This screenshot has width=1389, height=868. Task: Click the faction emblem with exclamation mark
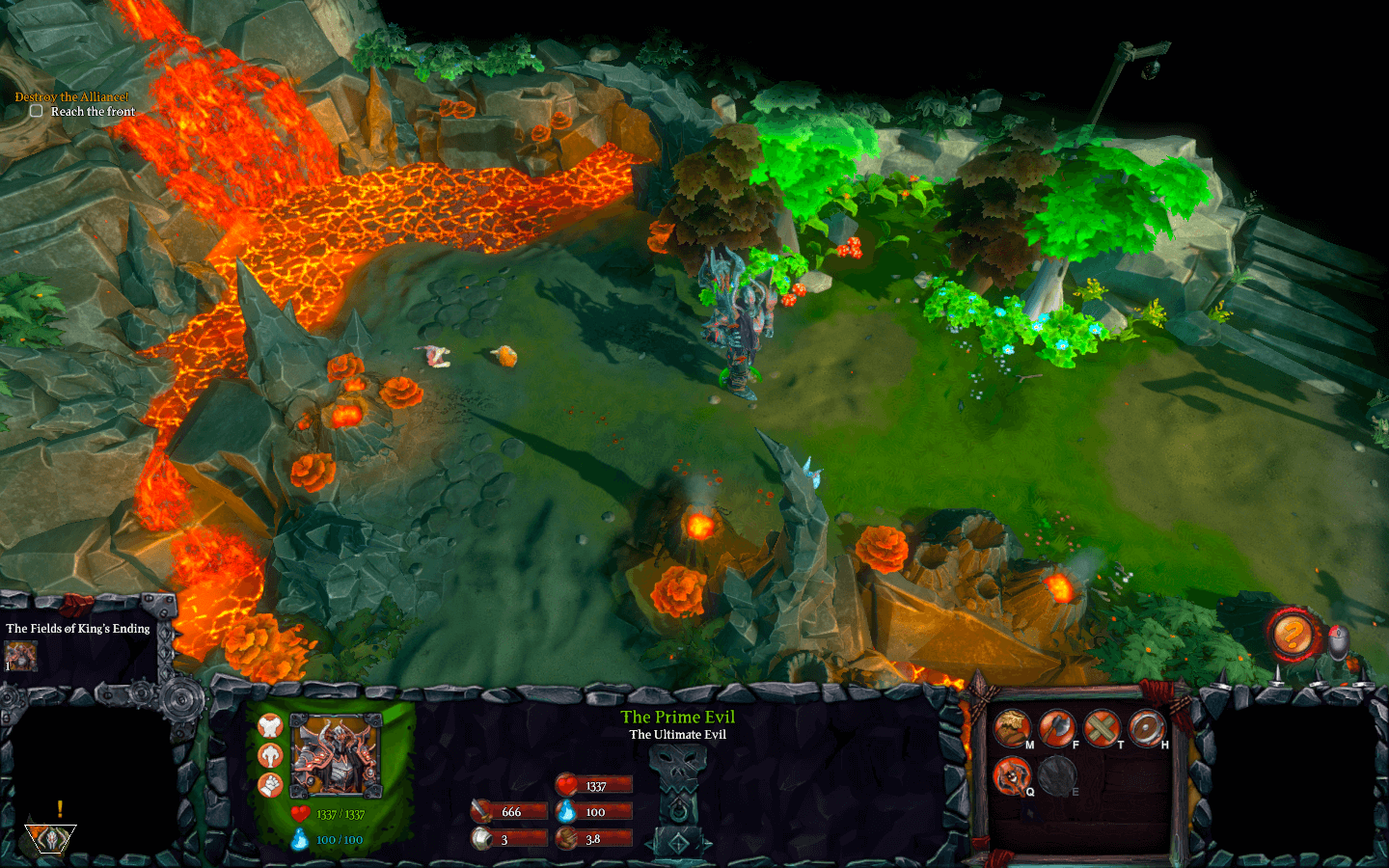(x=50, y=834)
